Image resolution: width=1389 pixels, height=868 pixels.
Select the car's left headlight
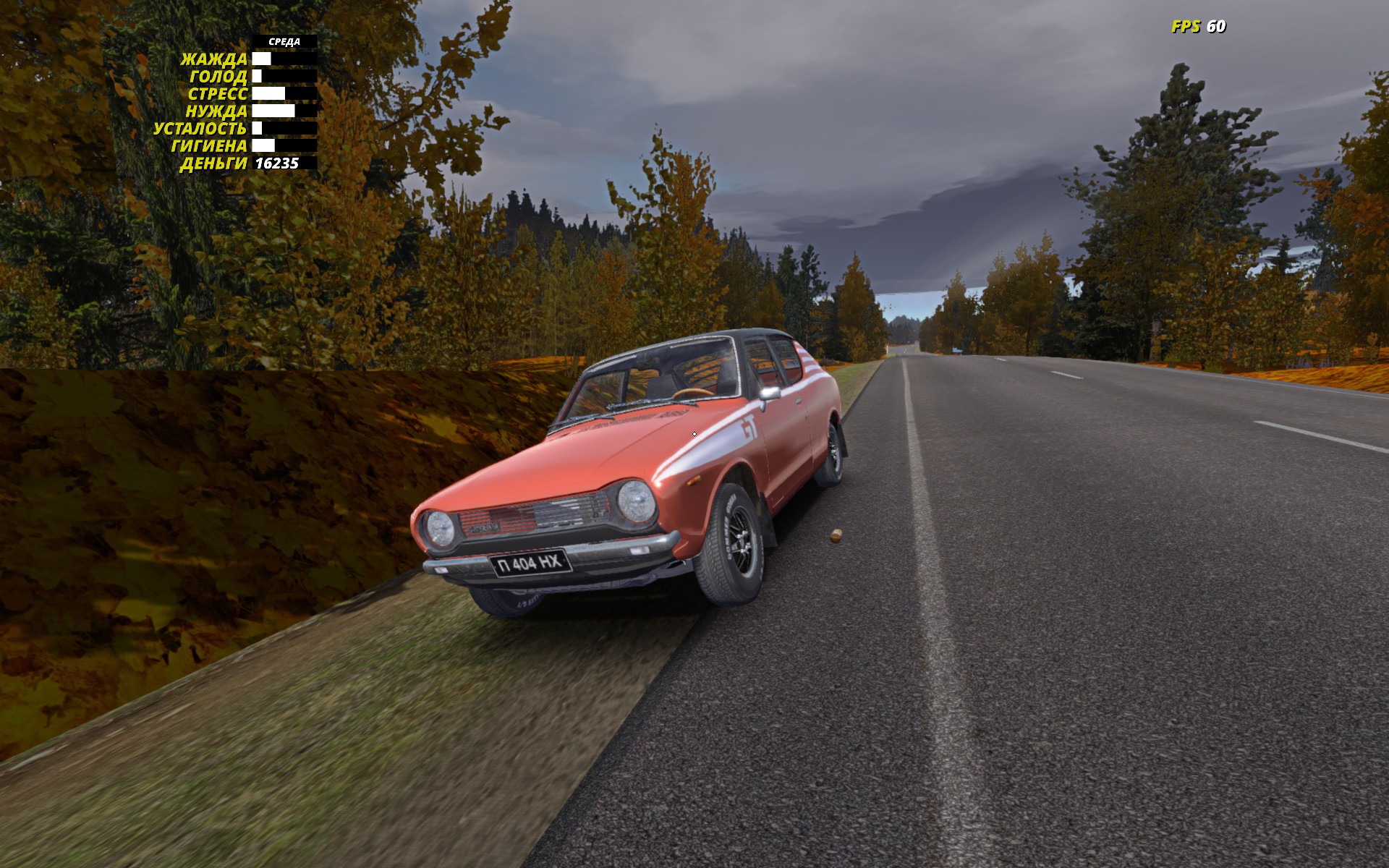[440, 529]
